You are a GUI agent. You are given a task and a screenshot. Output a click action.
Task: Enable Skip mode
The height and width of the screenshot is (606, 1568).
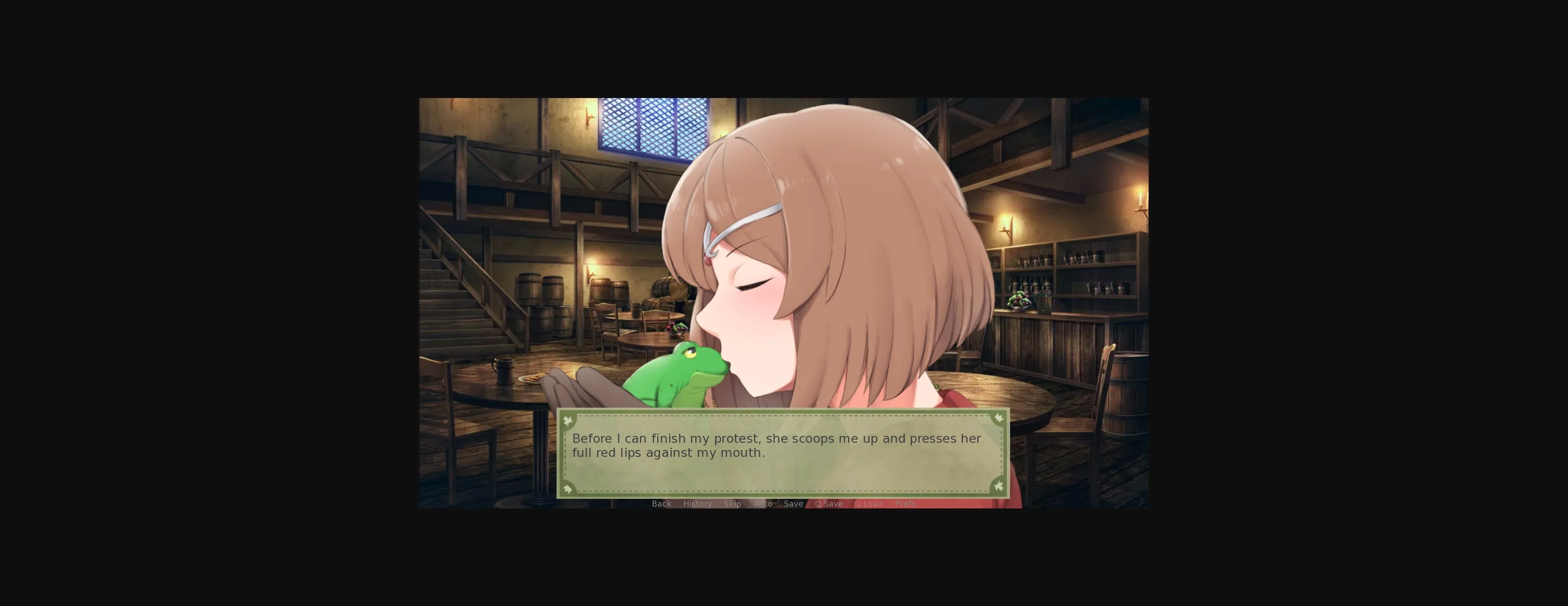[x=732, y=504]
